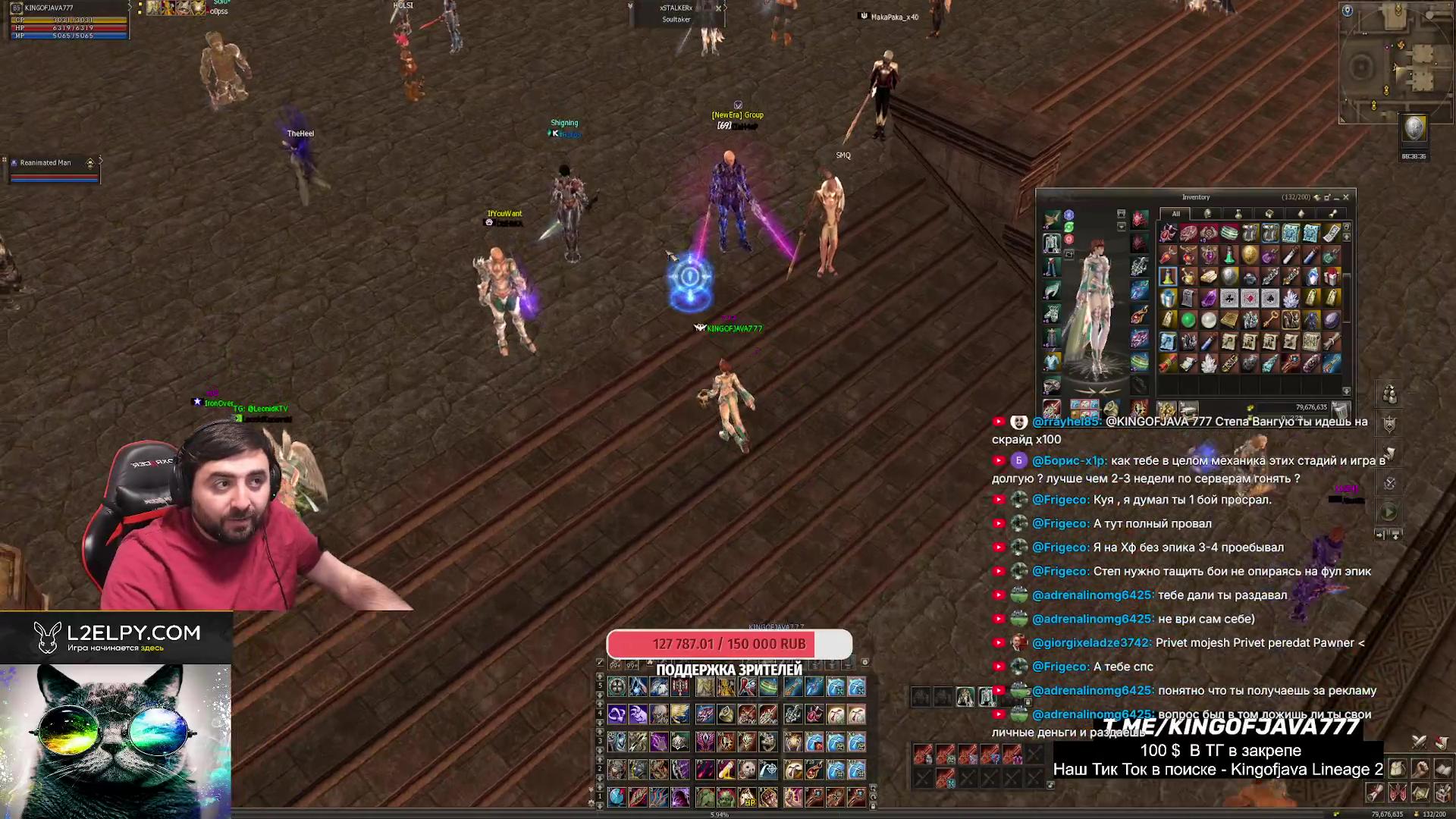Use the gold ring hotbar item
Viewport: 1456px width, 819px height.
(x=726, y=714)
